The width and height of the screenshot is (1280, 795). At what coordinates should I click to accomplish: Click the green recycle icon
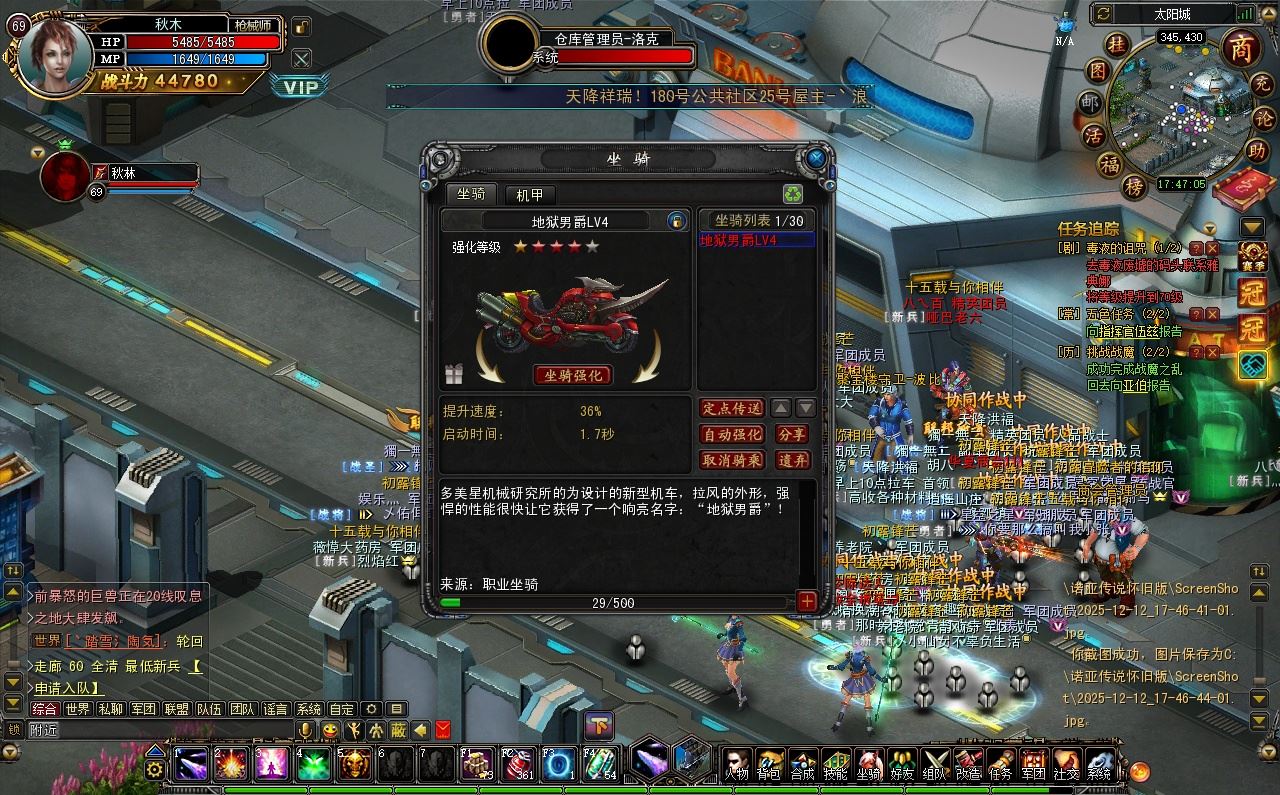792,194
